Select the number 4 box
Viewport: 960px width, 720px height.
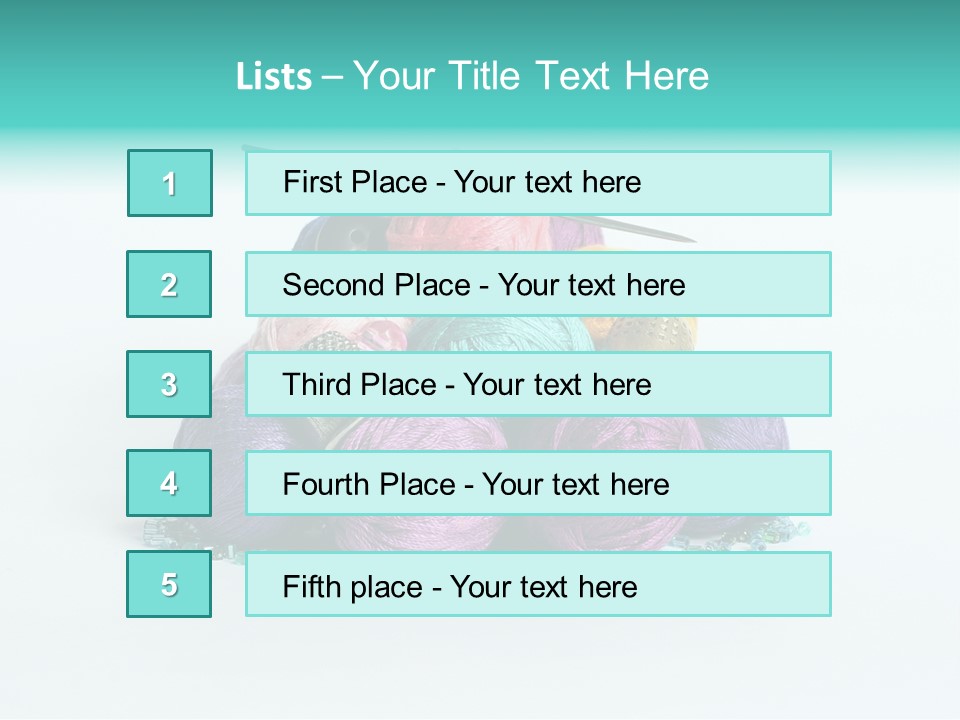[169, 483]
